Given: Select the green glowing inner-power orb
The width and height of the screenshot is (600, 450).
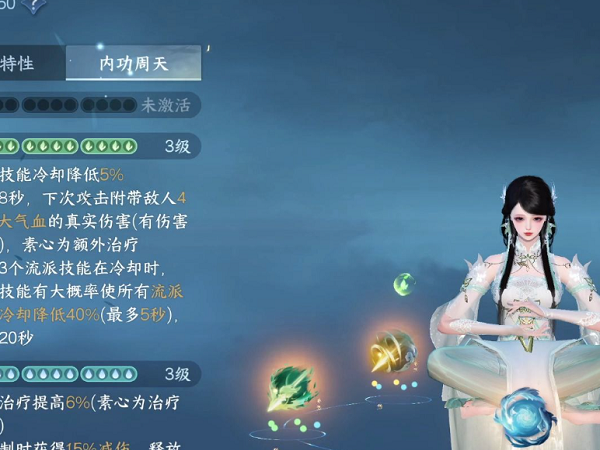Looking at the screenshot, I should (292, 391).
